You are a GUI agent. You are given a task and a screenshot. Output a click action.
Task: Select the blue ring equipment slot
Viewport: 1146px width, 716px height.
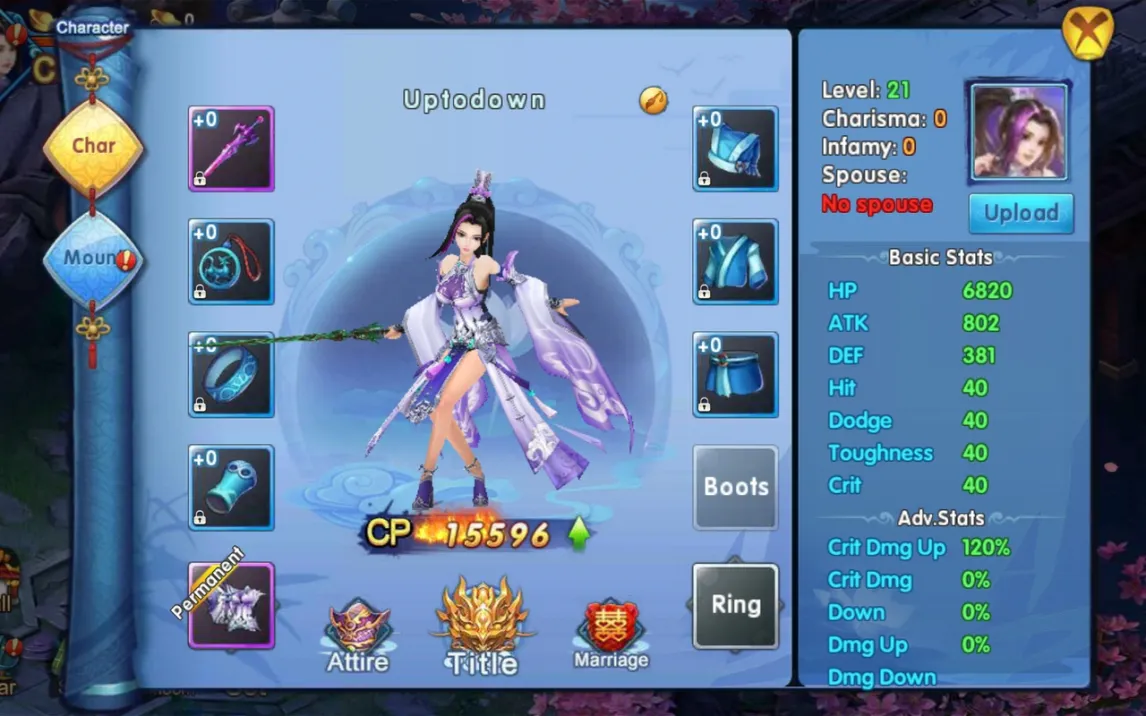(x=231, y=375)
